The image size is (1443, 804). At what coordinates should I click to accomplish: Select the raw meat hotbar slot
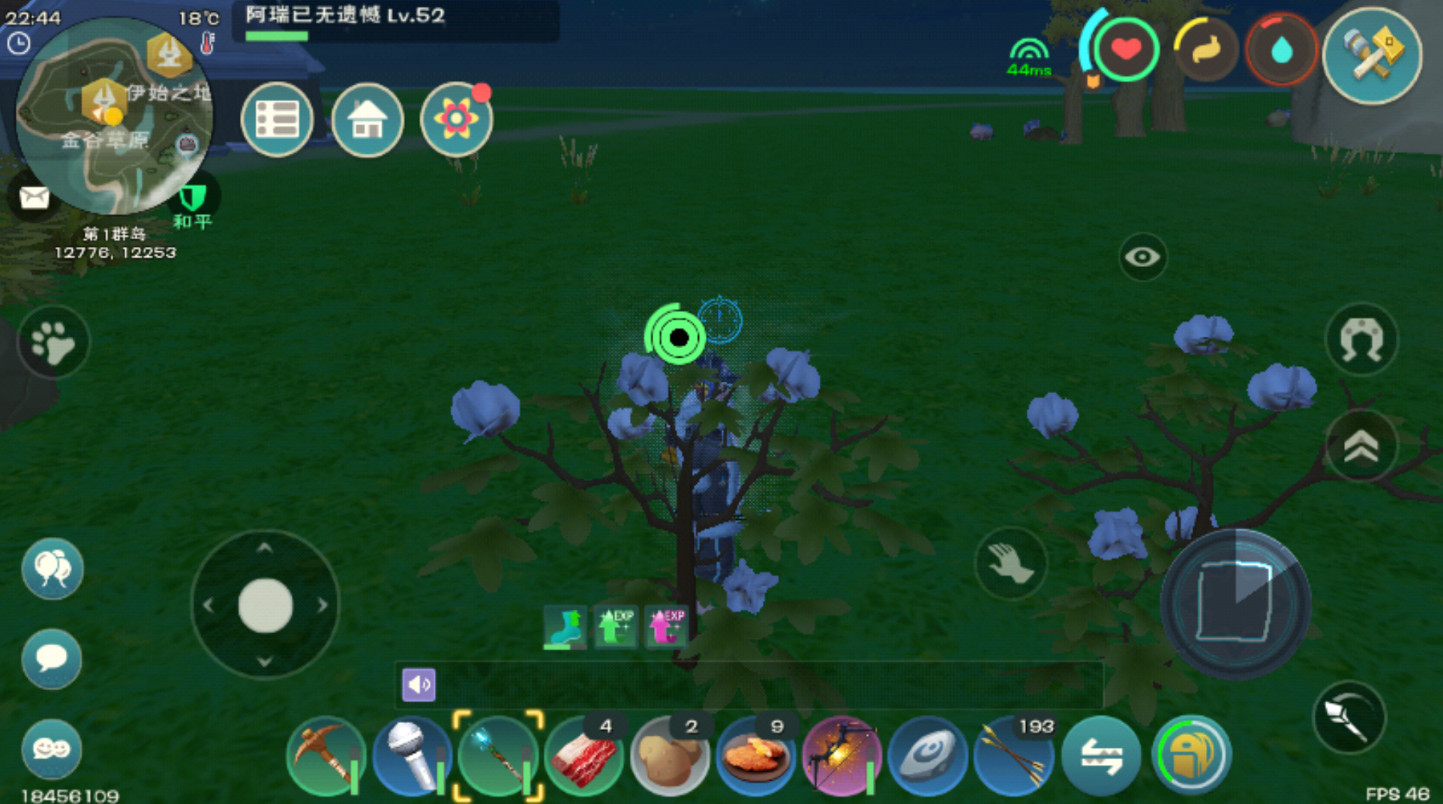[x=584, y=756]
